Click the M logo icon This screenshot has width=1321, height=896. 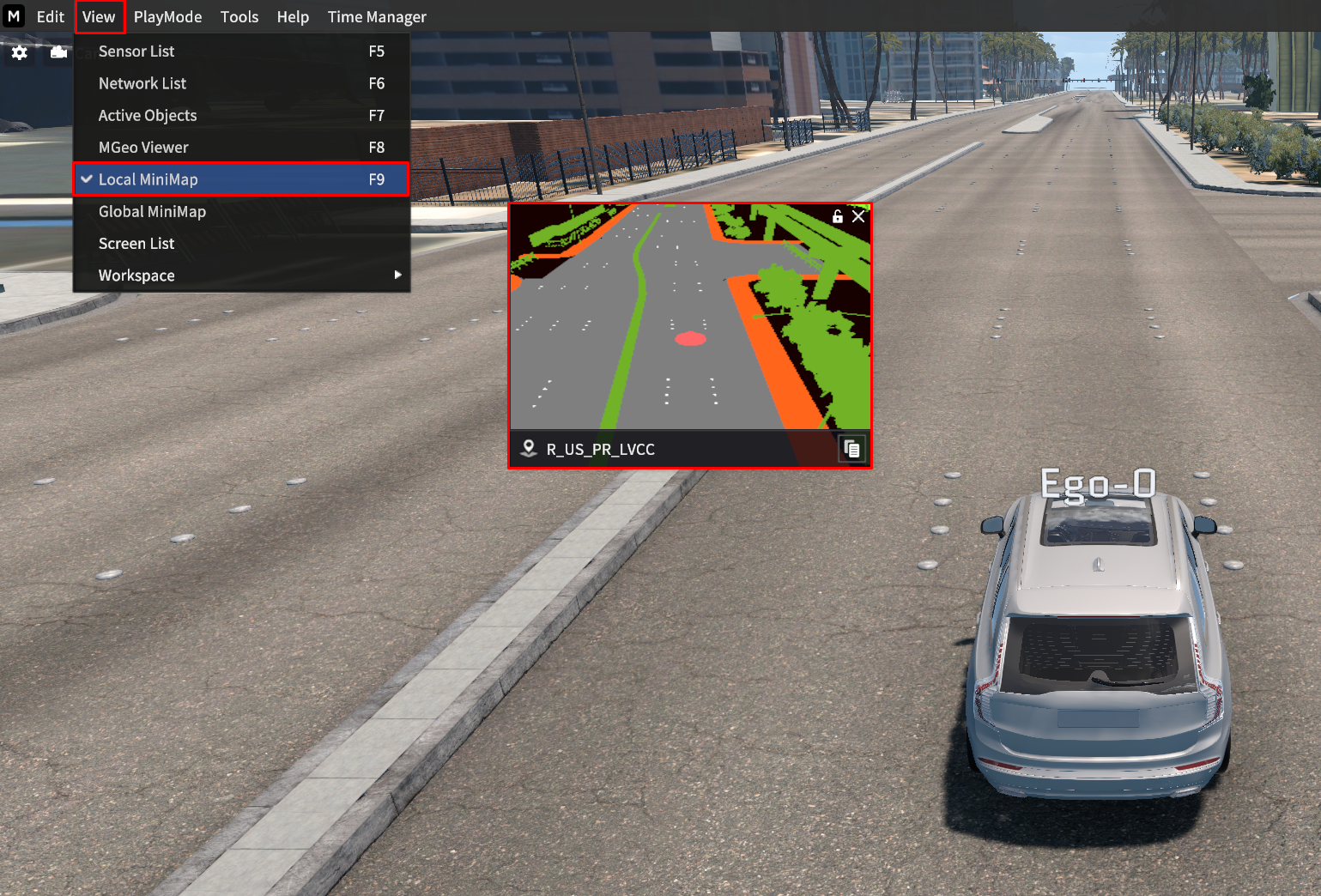click(x=14, y=16)
